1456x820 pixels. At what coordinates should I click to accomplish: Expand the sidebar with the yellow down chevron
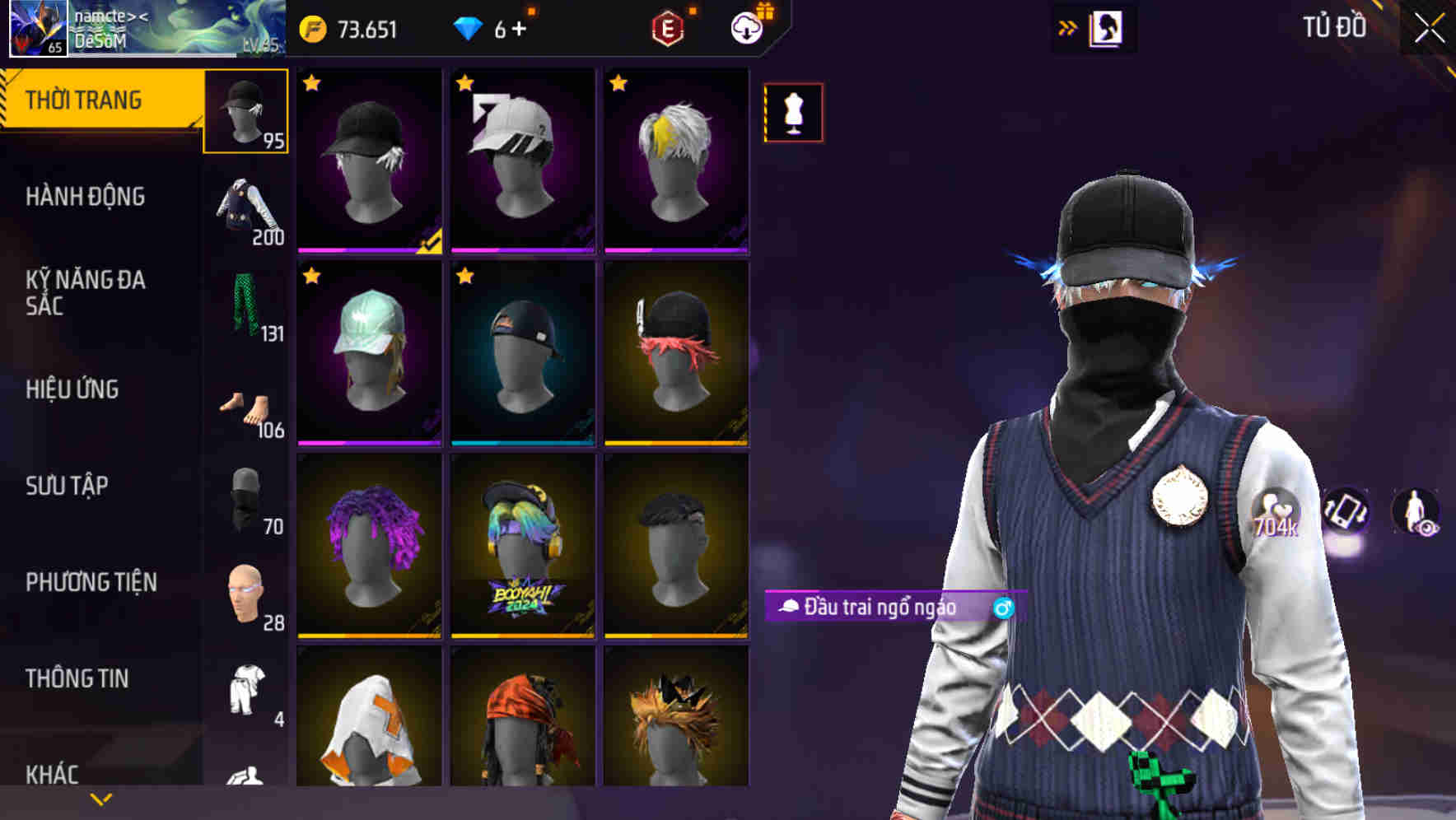(x=100, y=799)
